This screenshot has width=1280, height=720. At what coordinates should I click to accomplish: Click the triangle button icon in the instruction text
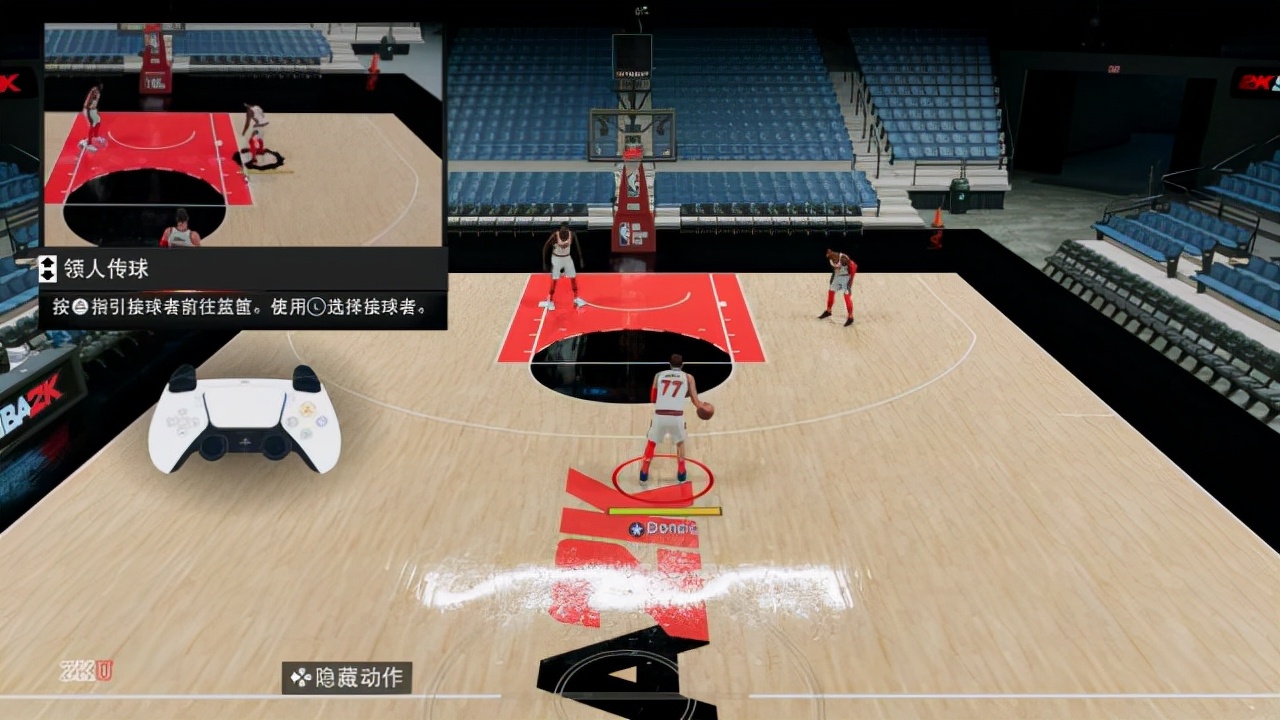coord(78,307)
